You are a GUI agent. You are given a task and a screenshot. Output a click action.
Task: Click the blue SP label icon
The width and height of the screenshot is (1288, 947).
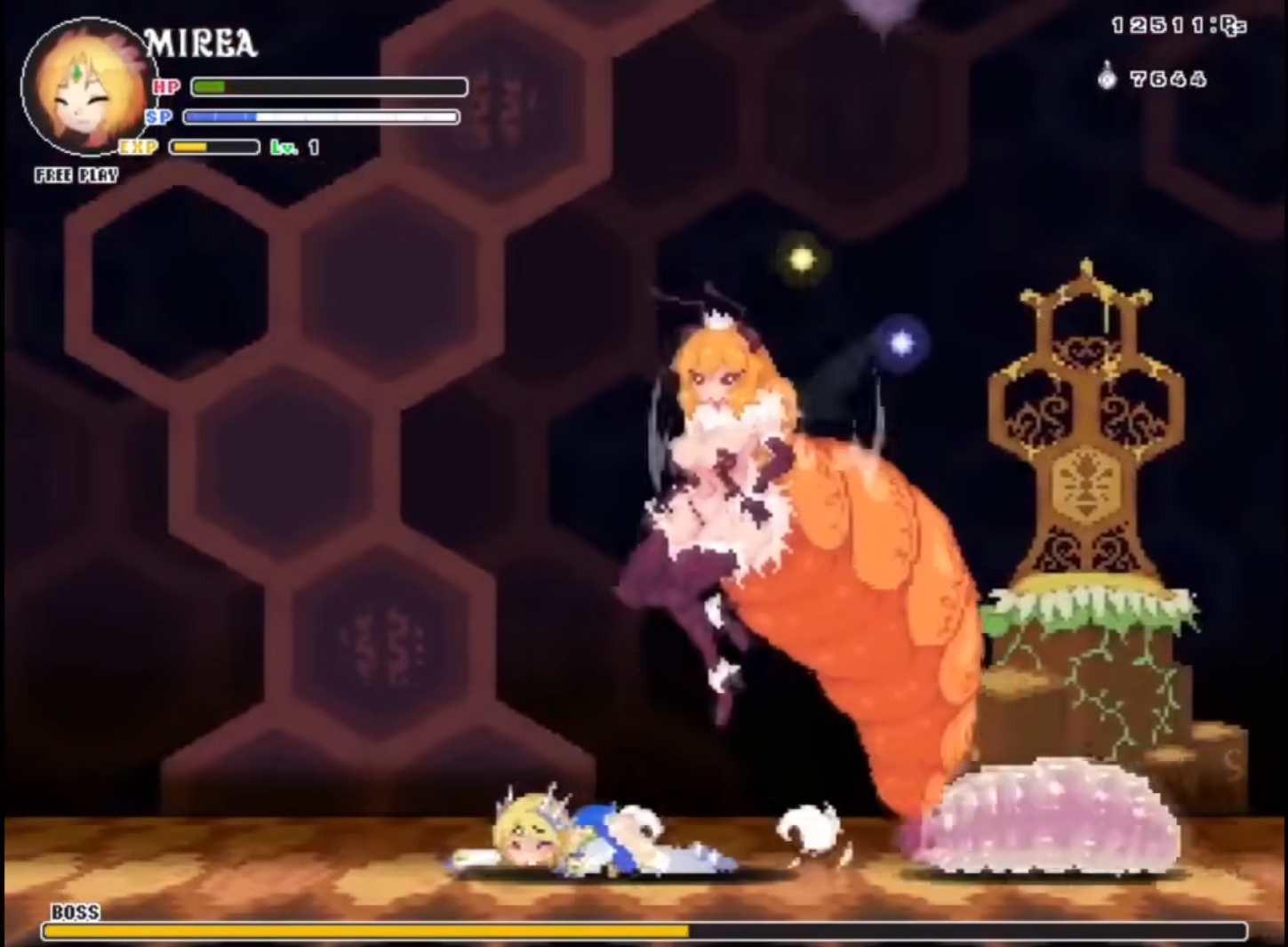pyautogui.click(x=157, y=116)
